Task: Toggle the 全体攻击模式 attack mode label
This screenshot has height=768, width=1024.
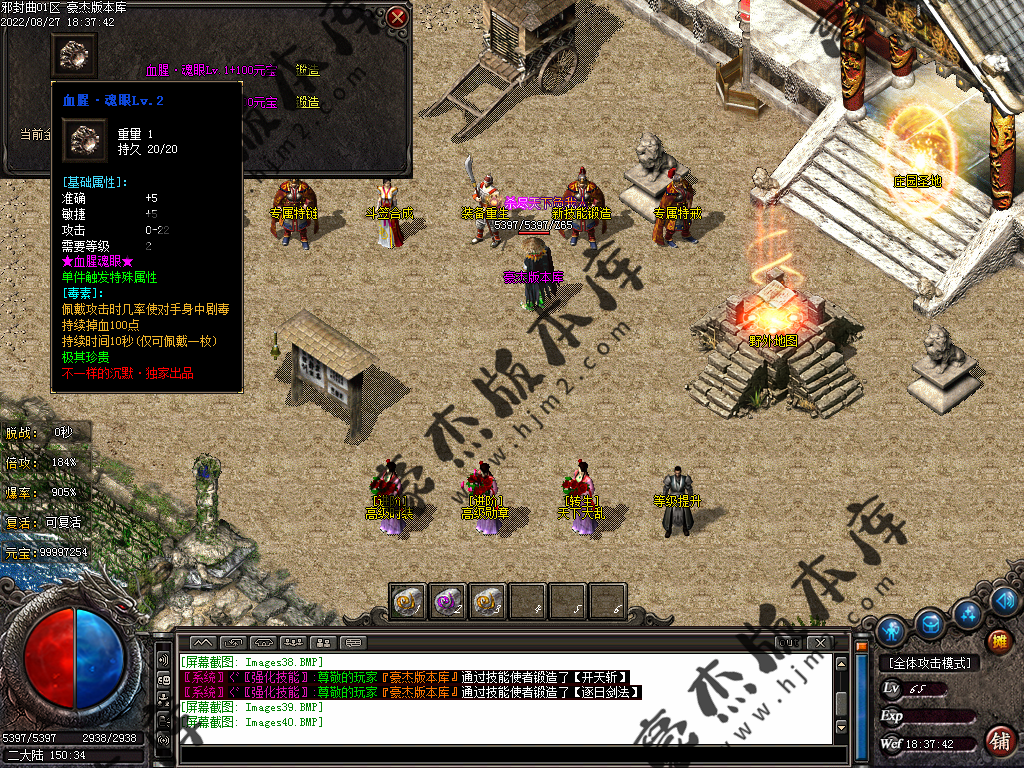Action: click(x=929, y=663)
